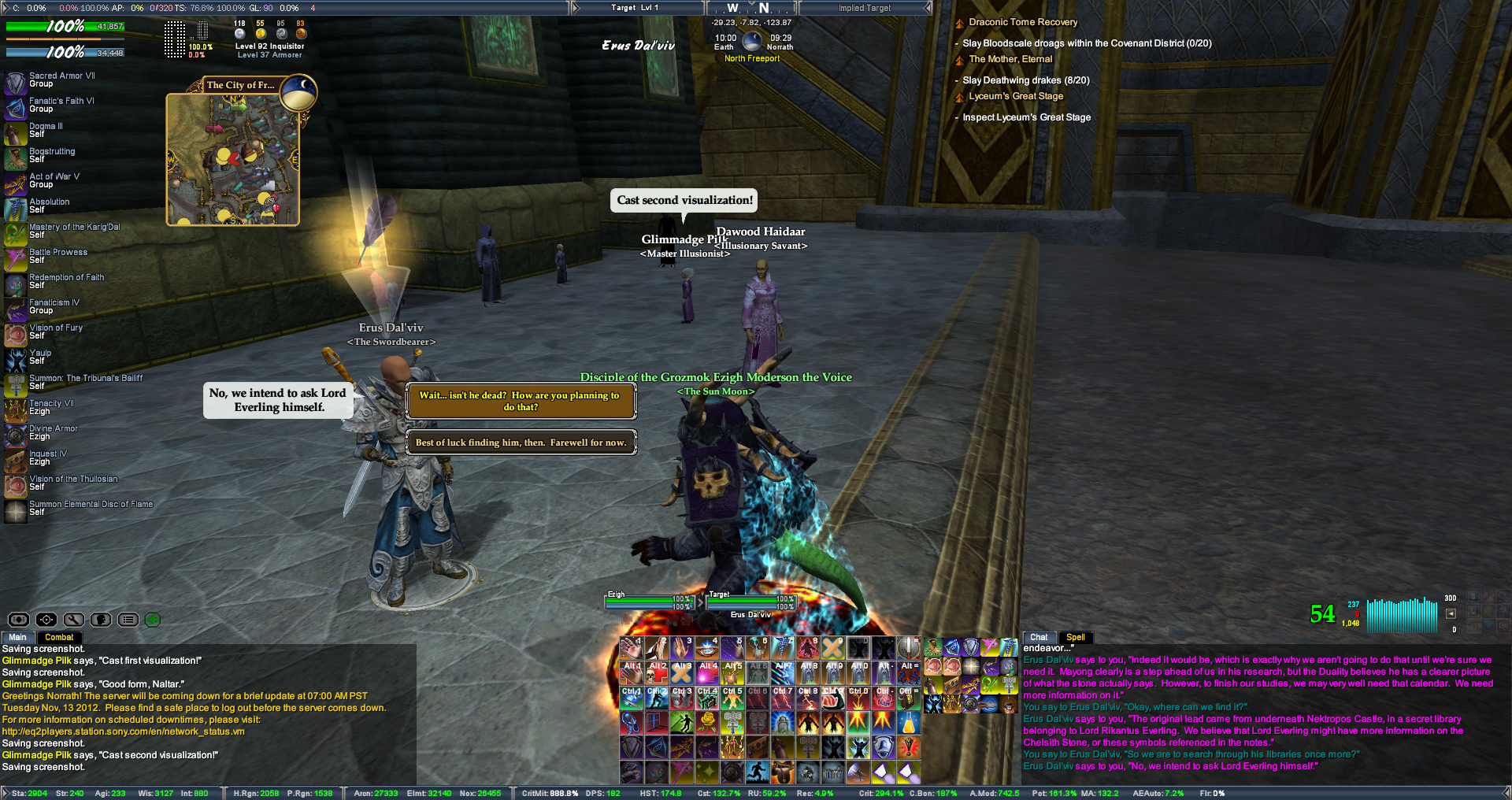
Task: Open the server status link in chat
Action: [x=124, y=731]
